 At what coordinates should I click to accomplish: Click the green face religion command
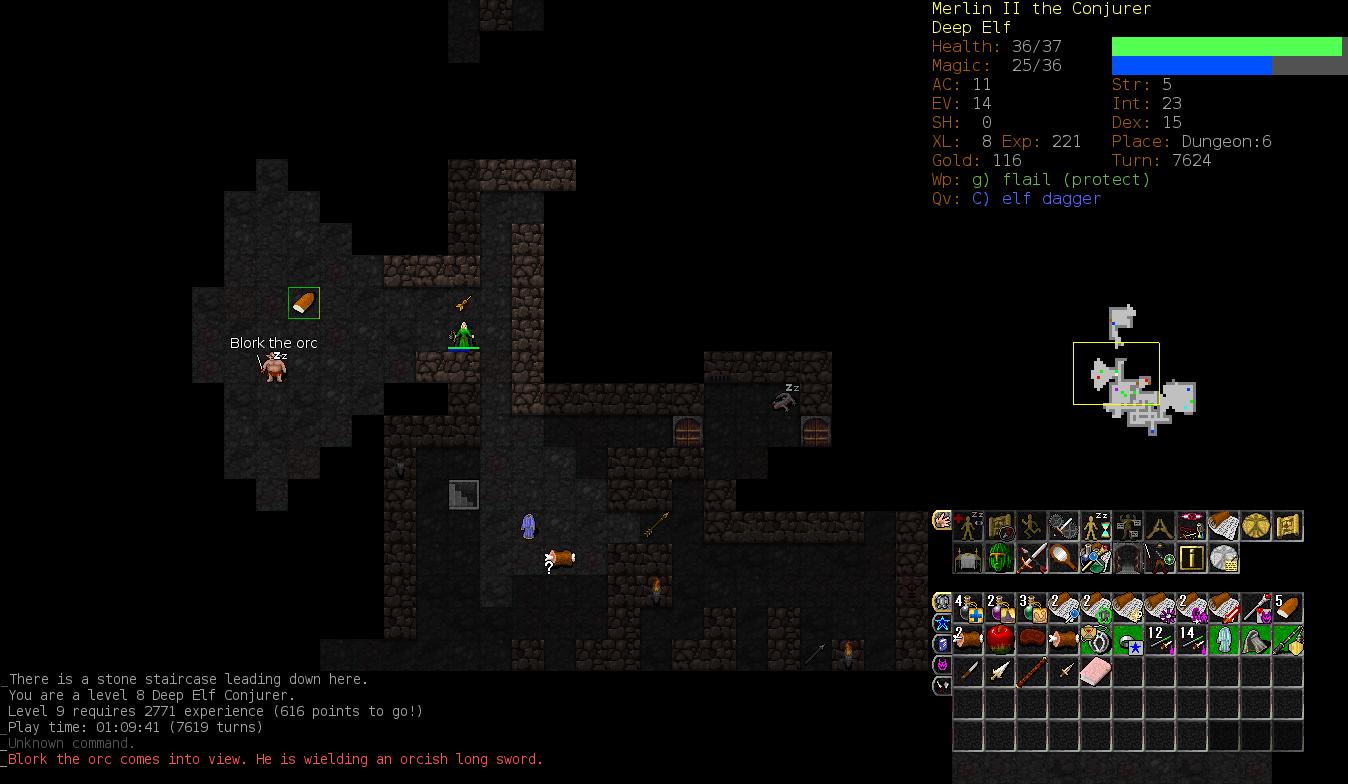point(999,558)
